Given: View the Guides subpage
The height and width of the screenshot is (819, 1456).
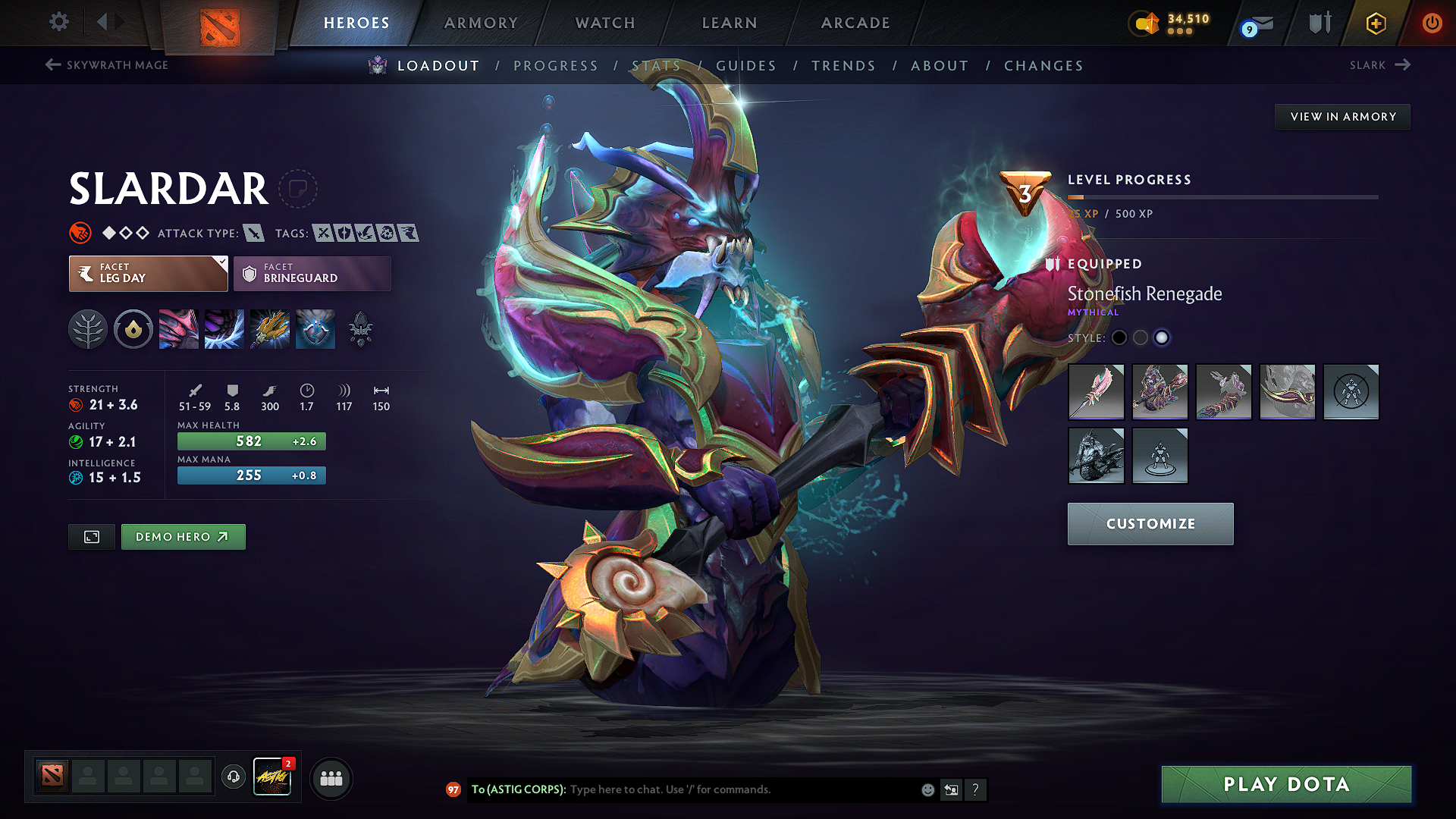Looking at the screenshot, I should [x=746, y=66].
